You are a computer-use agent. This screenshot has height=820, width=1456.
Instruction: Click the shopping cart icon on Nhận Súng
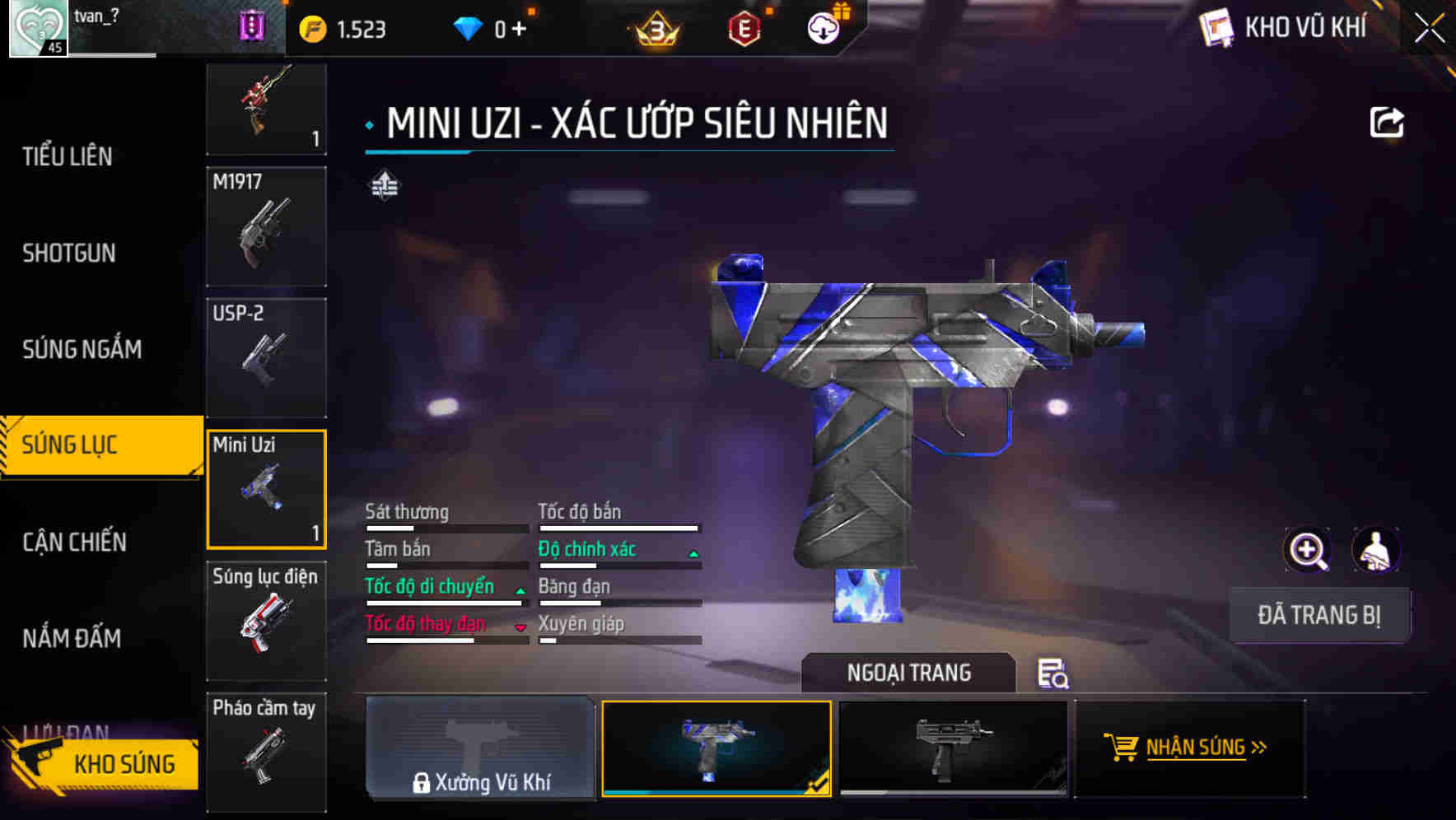[x=1122, y=748]
